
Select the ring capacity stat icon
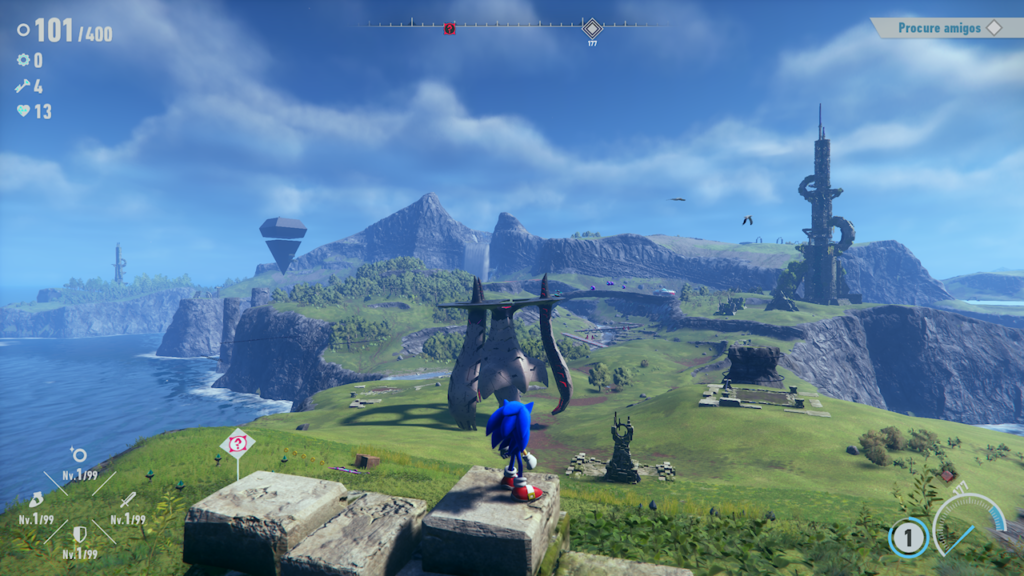pyautogui.click(x=78, y=455)
